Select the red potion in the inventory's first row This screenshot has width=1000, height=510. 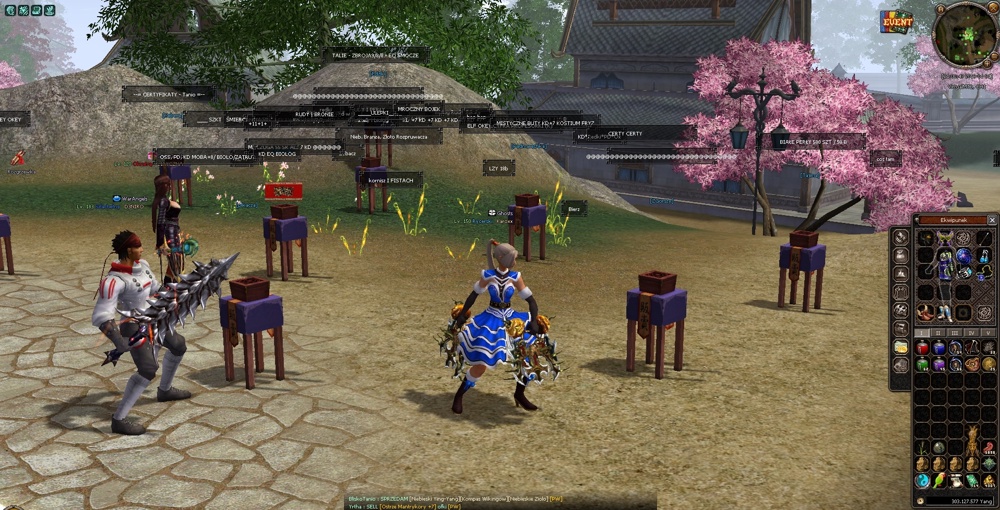[922, 348]
